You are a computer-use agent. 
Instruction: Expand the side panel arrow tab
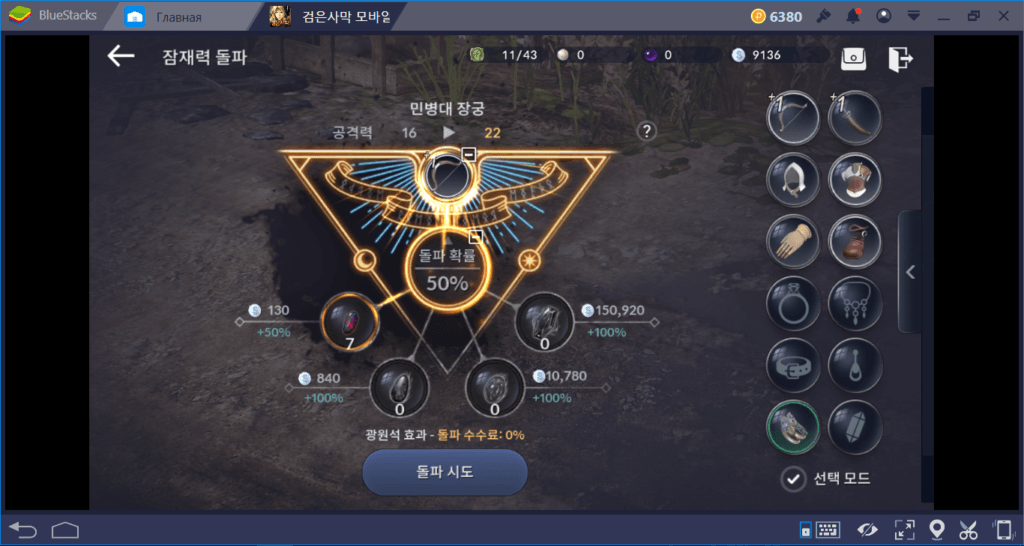tap(910, 271)
